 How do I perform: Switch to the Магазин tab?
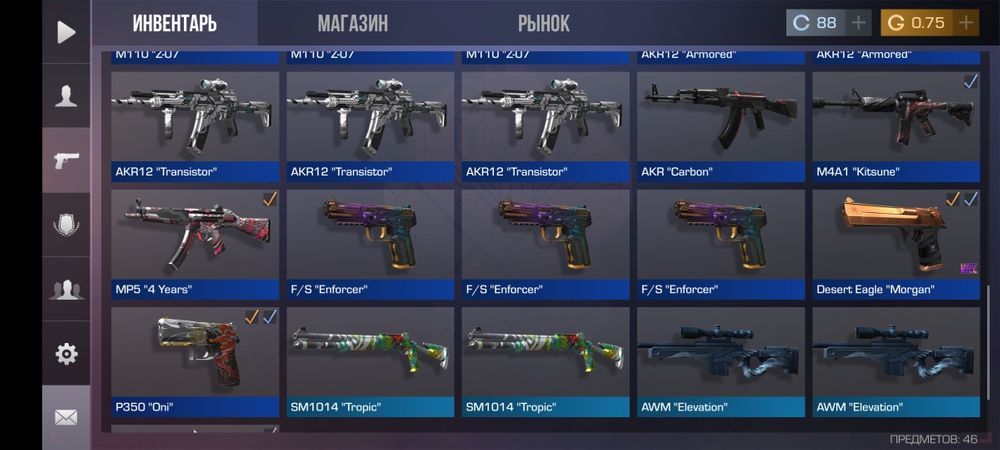(352, 23)
